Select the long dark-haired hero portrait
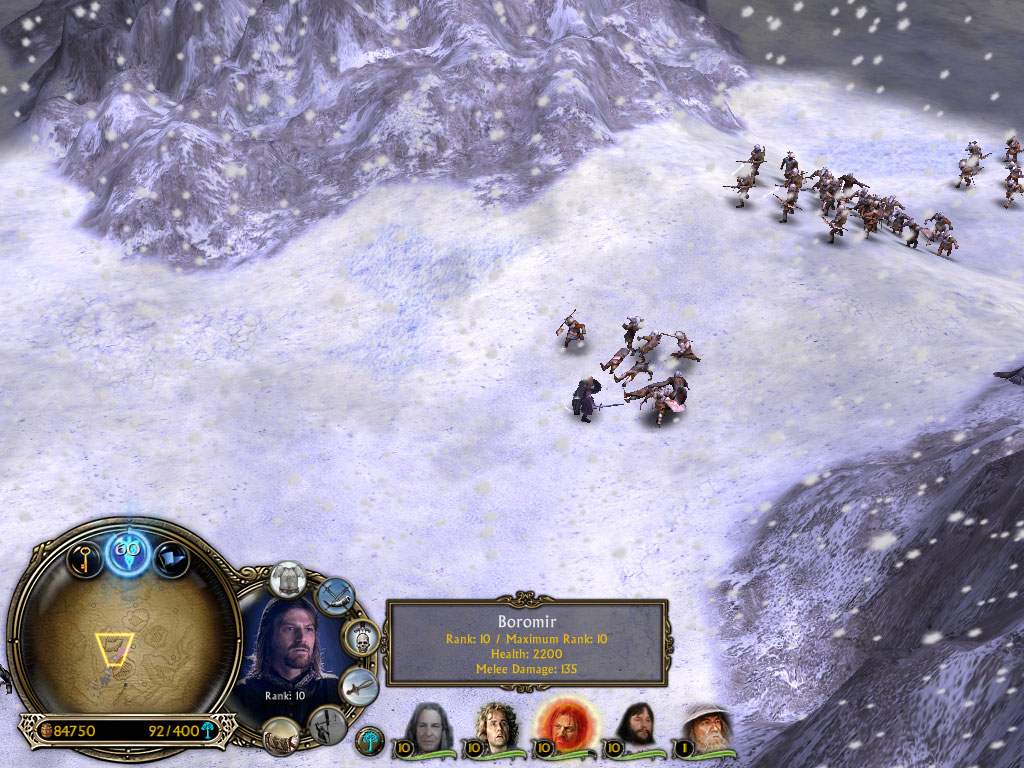The image size is (1024, 768). click(431, 728)
